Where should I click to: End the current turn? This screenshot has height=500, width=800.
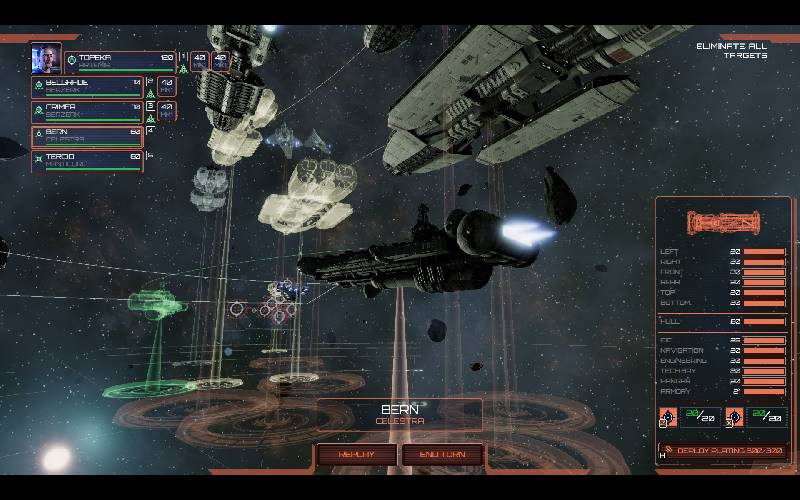pyautogui.click(x=442, y=454)
